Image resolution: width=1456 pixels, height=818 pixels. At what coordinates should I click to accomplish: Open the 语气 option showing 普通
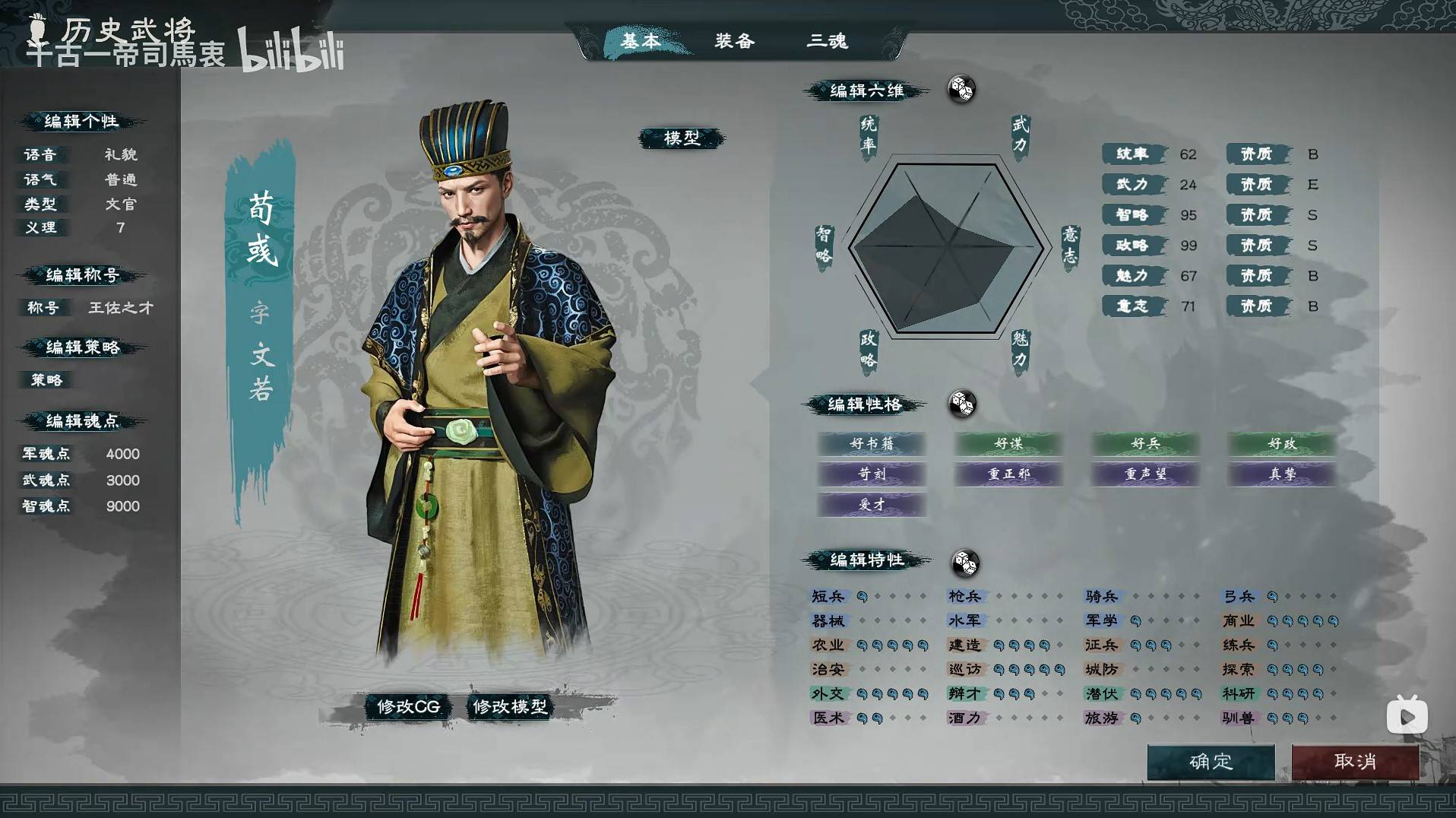[x=121, y=179]
